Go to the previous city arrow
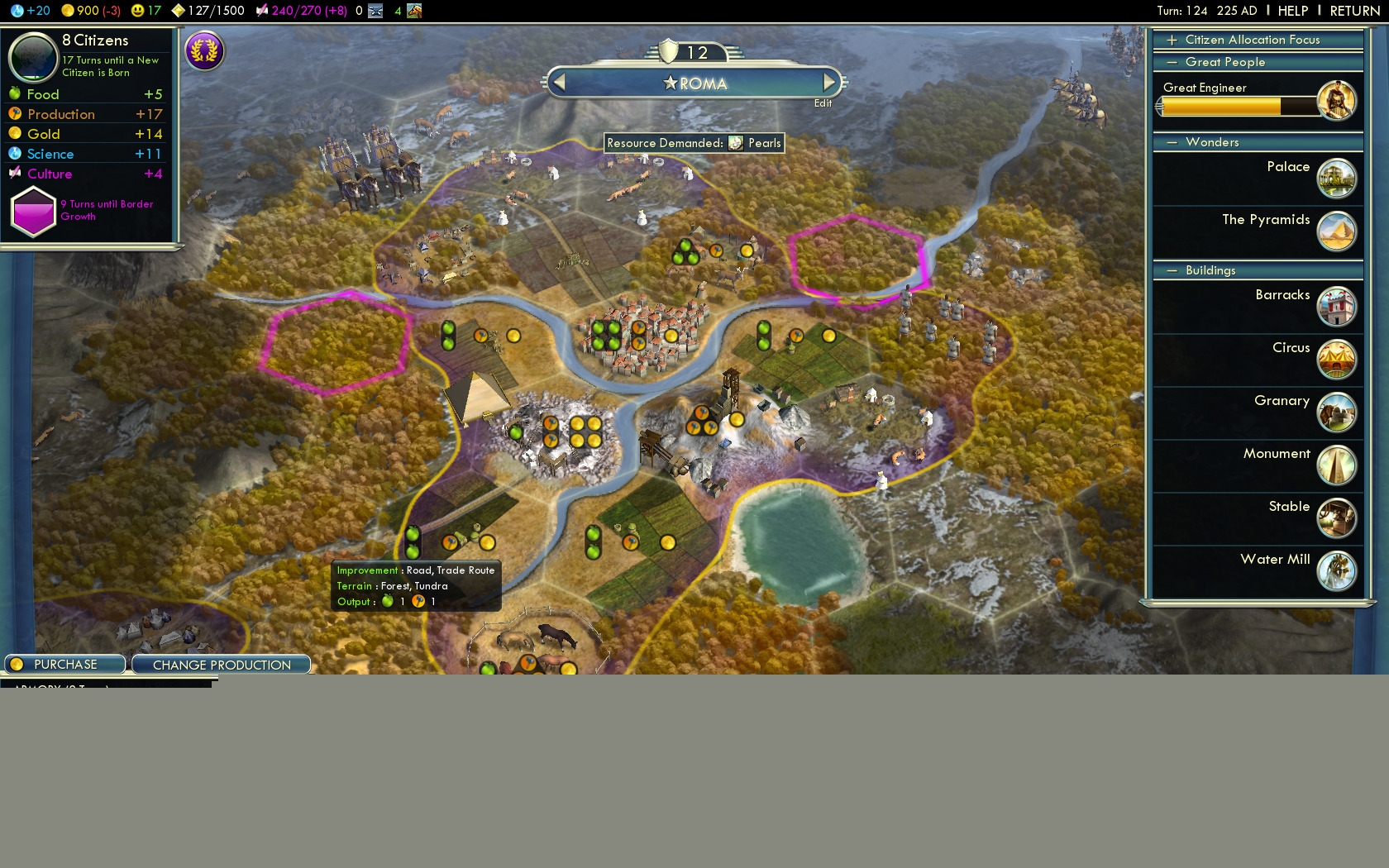Viewport: 1389px width, 868px height. (560, 83)
